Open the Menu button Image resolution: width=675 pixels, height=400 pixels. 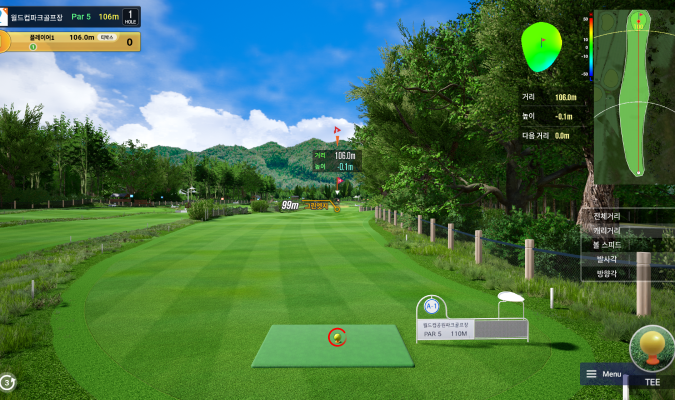604,374
